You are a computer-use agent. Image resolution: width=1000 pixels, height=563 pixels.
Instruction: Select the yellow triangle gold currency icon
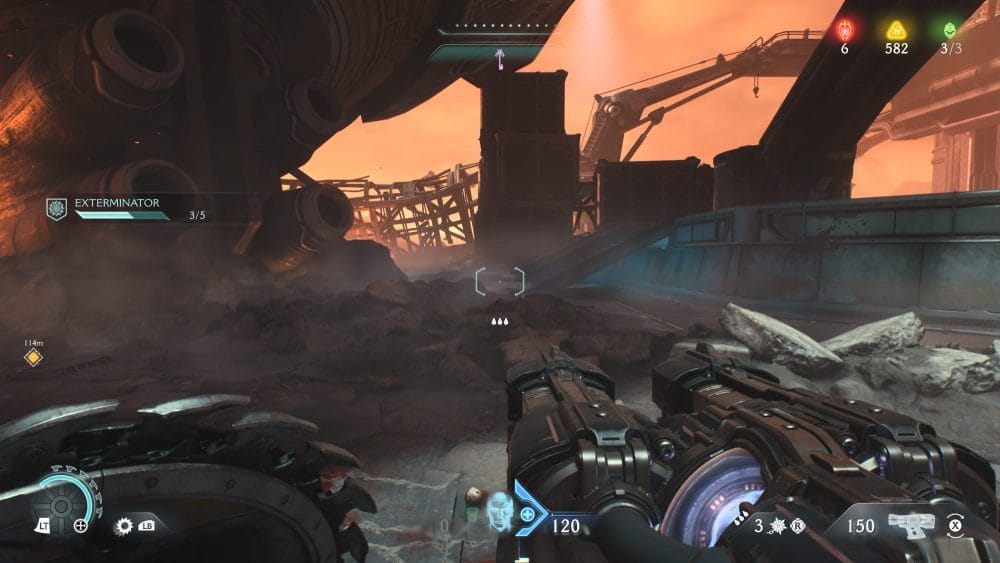pyautogui.click(x=896, y=30)
